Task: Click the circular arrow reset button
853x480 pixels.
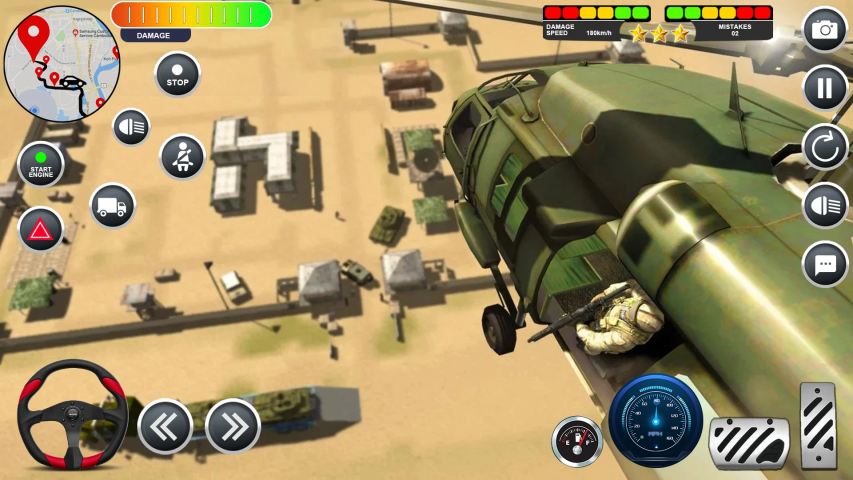Action: point(825,147)
